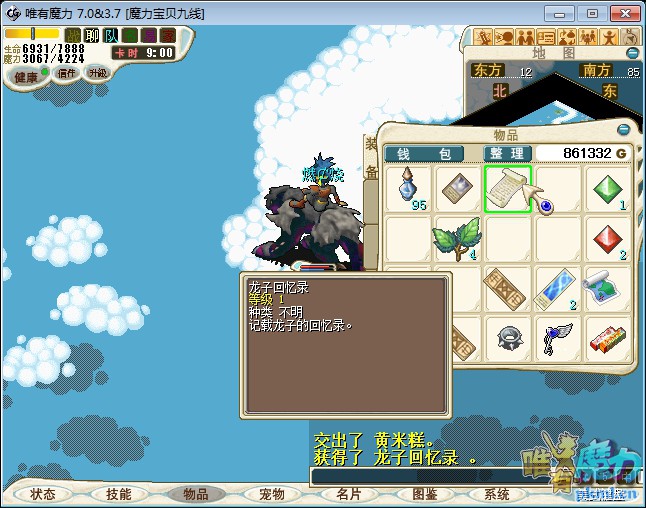
Task: Open the 名片 name card menu
Action: click(348, 494)
